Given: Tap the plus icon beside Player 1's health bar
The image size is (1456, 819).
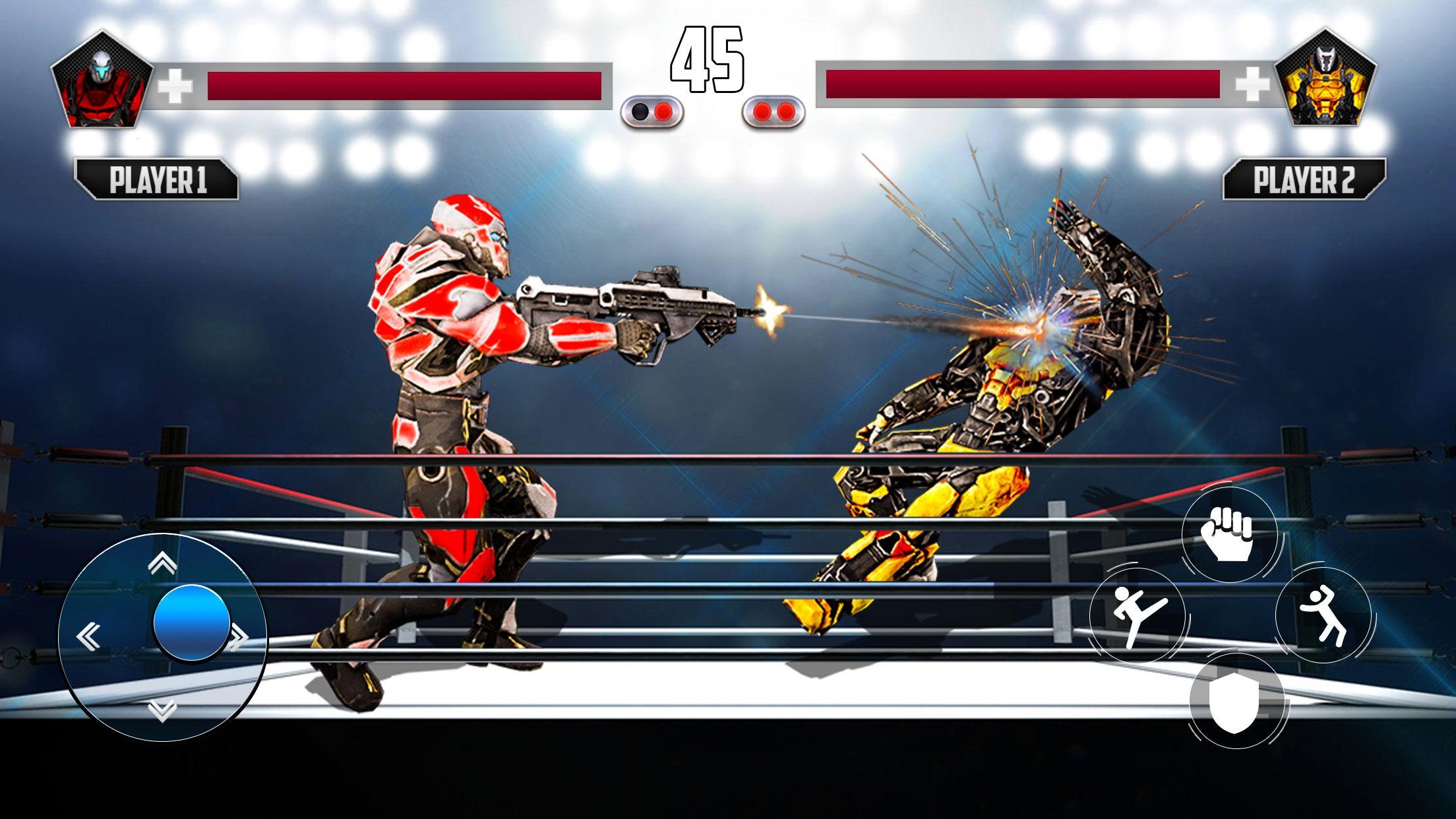Looking at the screenshot, I should tap(175, 84).
